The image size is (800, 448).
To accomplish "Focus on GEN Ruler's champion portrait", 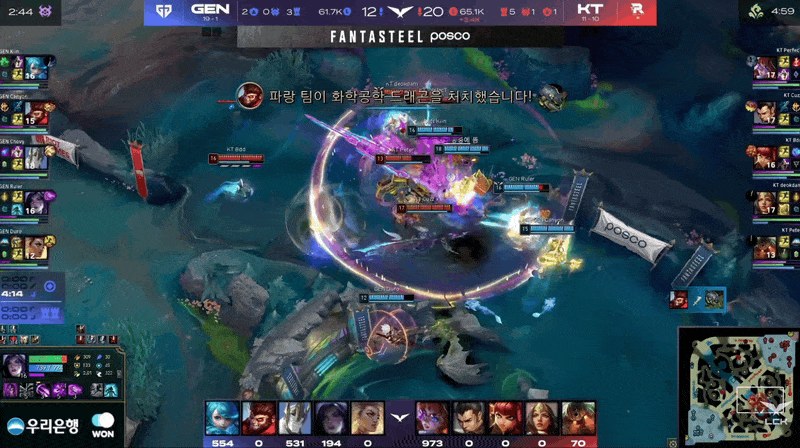I will click(x=37, y=202).
